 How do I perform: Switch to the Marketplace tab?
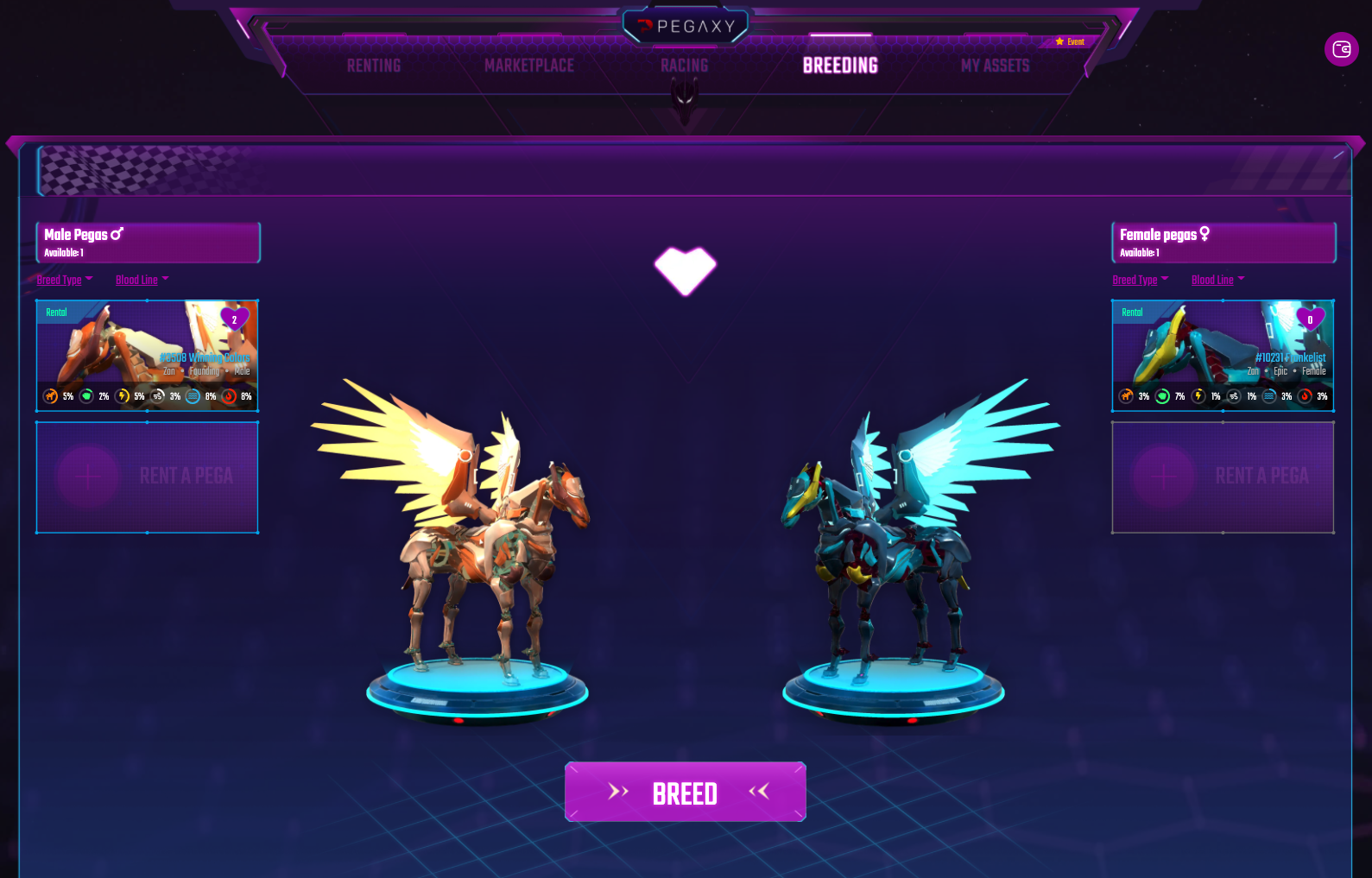(x=529, y=66)
